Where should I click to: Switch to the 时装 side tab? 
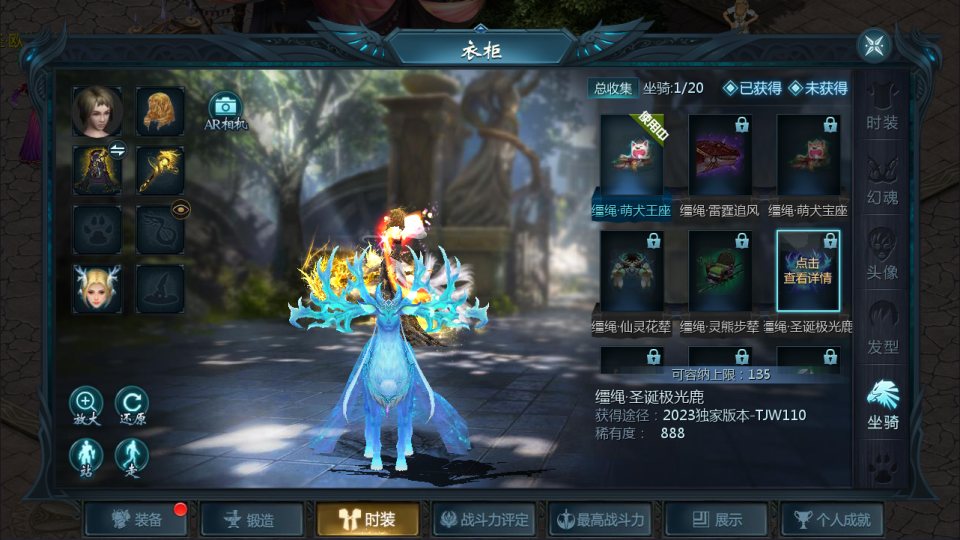(x=882, y=108)
